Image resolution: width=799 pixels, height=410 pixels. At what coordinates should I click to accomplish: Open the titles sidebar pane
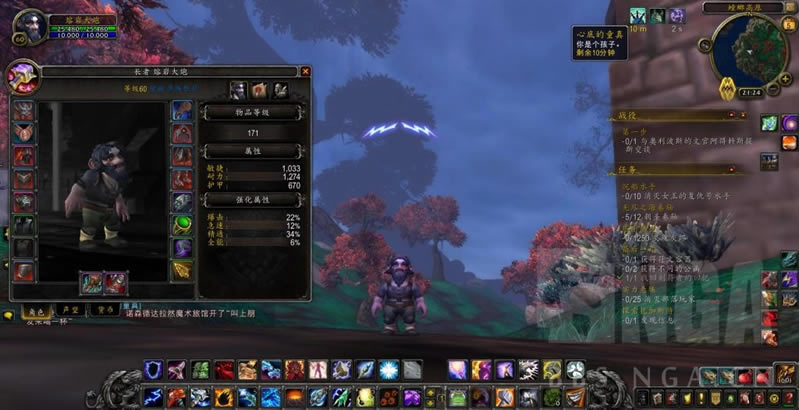click(258, 90)
